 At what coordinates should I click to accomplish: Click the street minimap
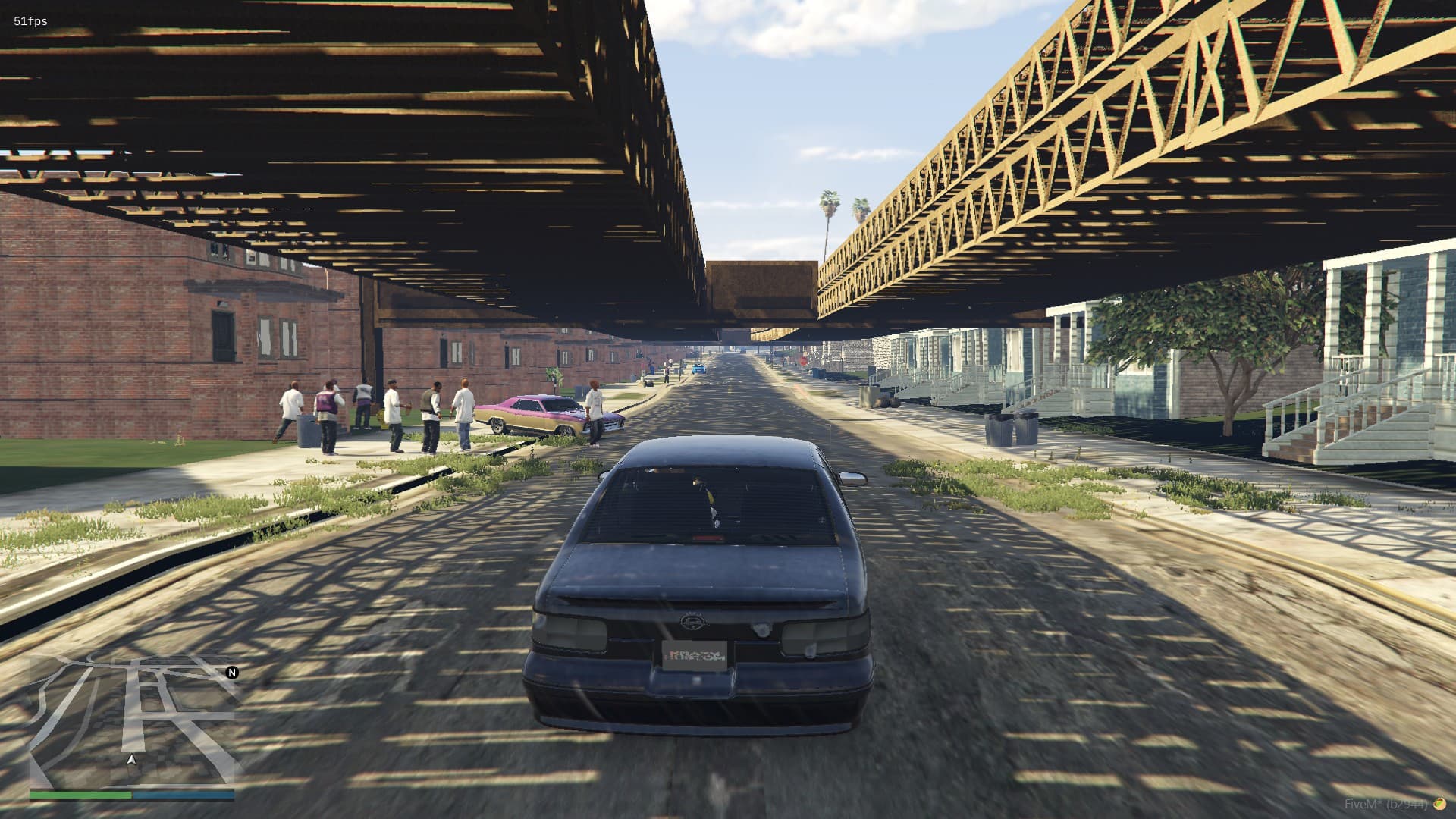[x=132, y=720]
